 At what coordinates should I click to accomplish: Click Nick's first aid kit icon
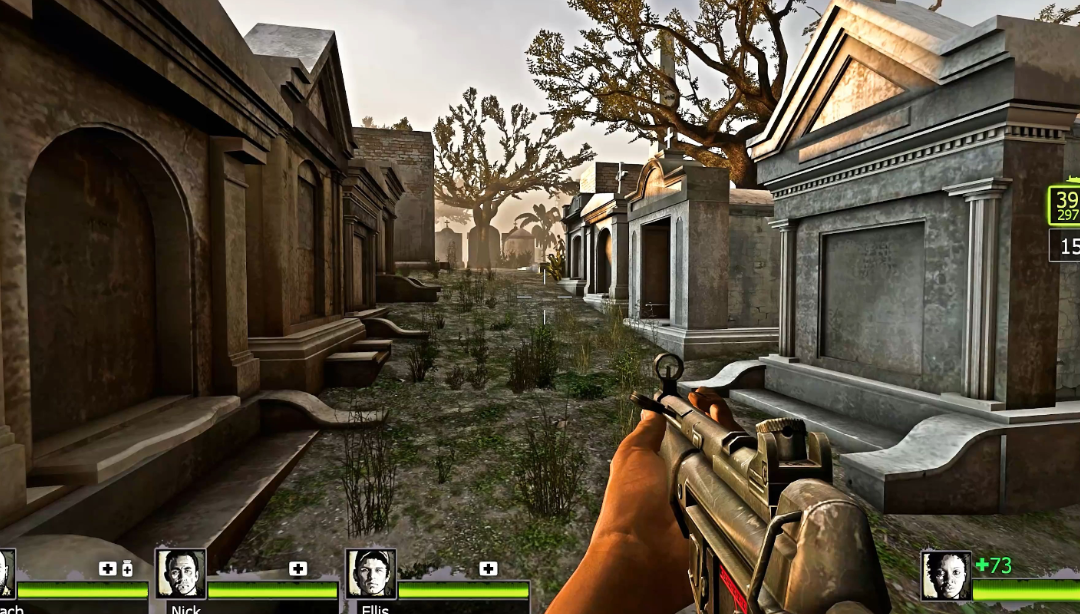298,569
